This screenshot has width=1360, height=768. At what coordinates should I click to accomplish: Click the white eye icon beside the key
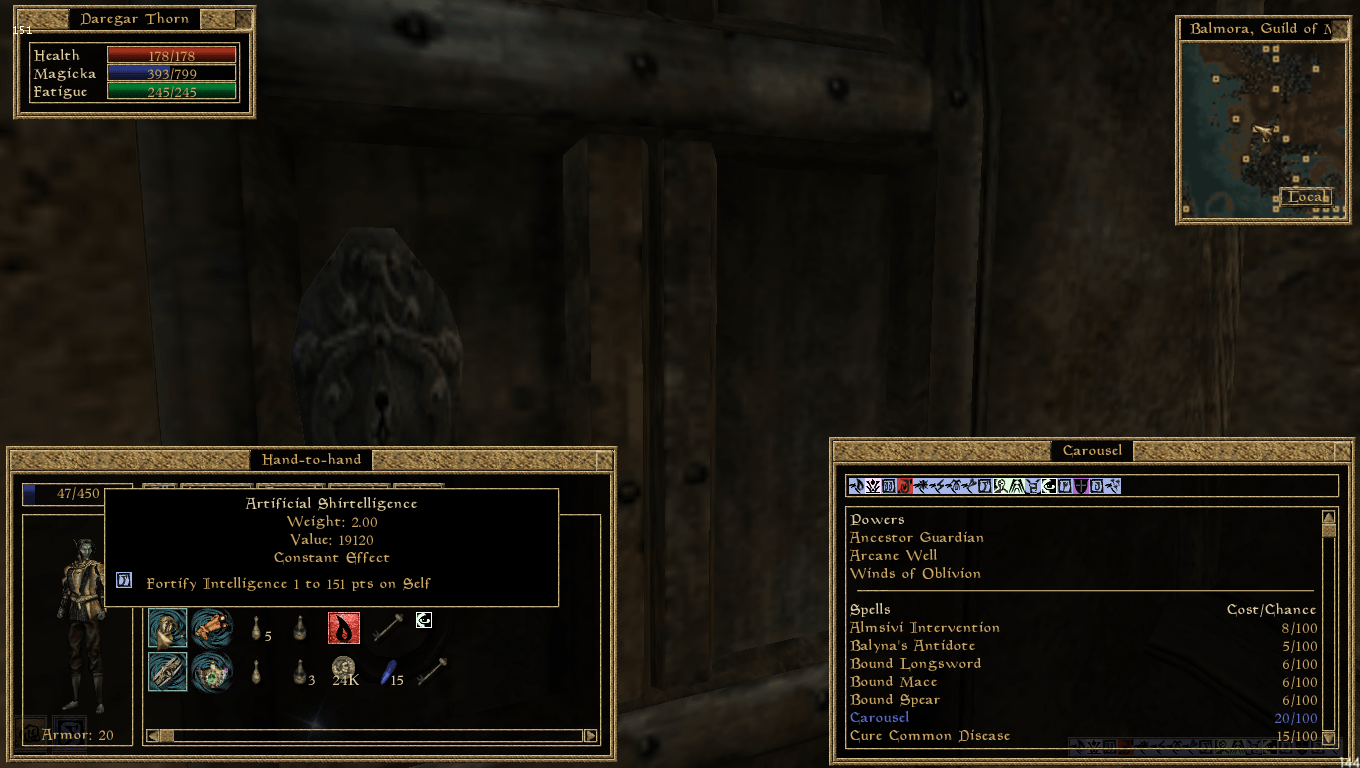(x=424, y=622)
